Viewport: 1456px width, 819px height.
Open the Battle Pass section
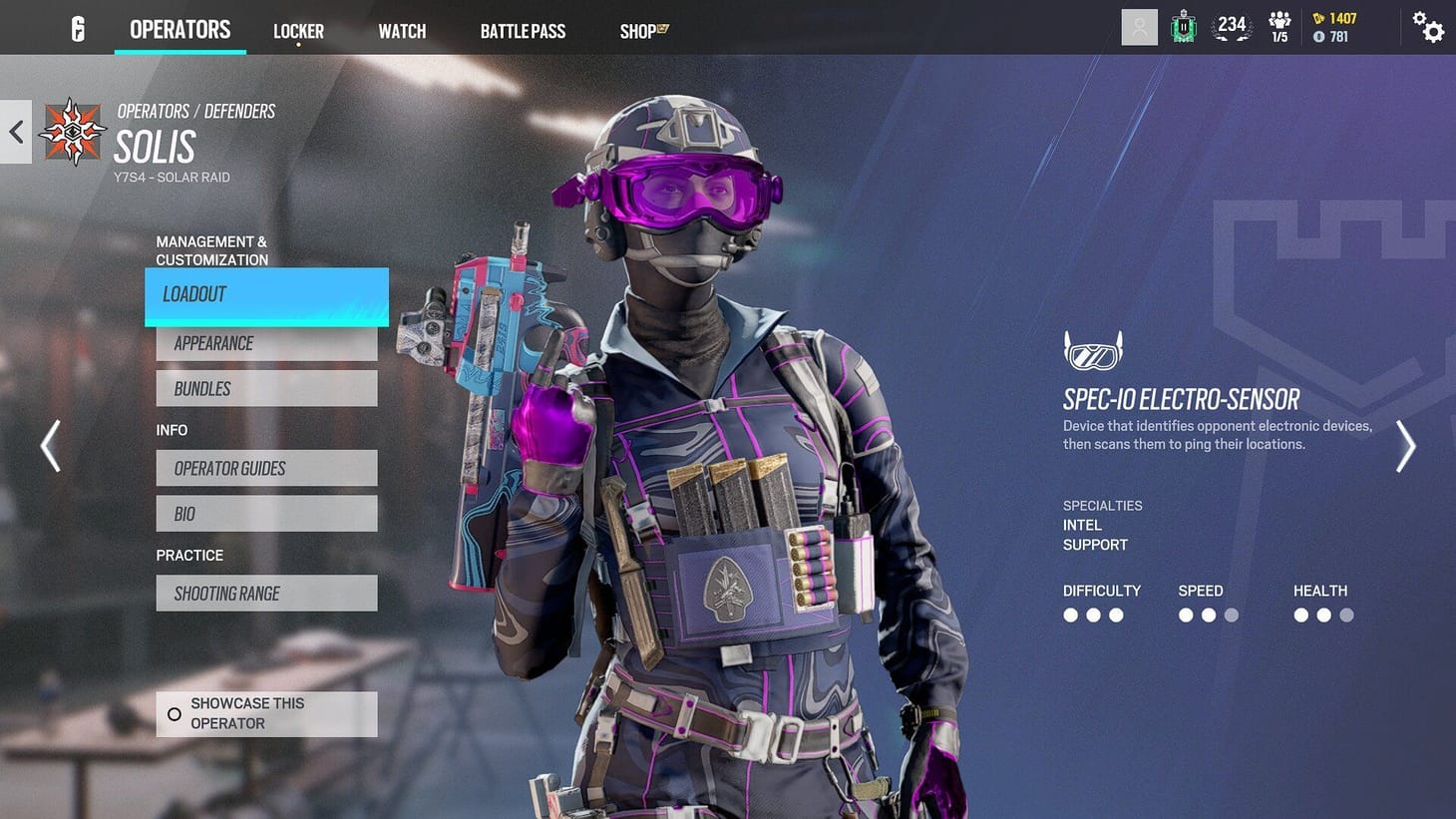point(523,31)
